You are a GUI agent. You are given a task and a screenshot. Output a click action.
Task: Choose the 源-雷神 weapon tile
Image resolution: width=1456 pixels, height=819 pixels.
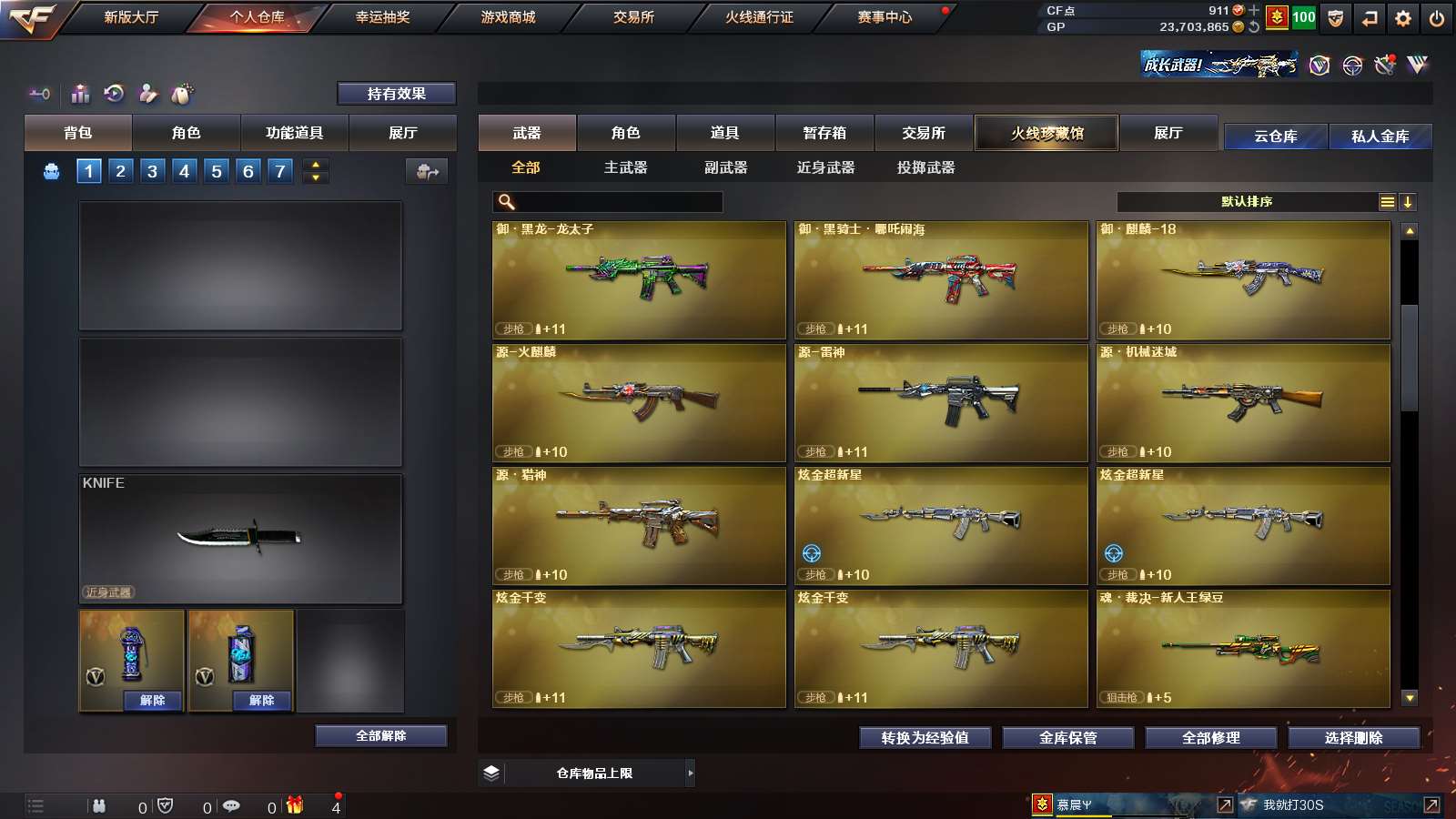941,403
